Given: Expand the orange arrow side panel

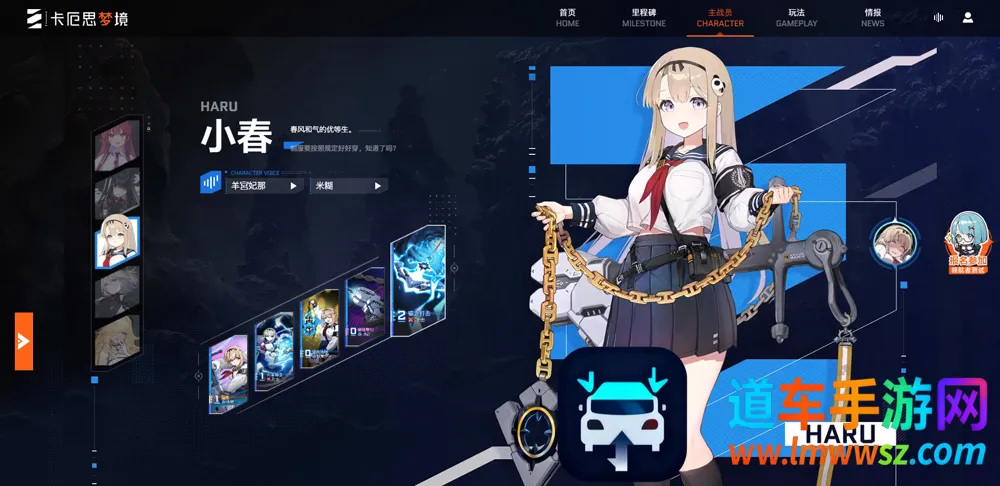Looking at the screenshot, I should 24,341.
